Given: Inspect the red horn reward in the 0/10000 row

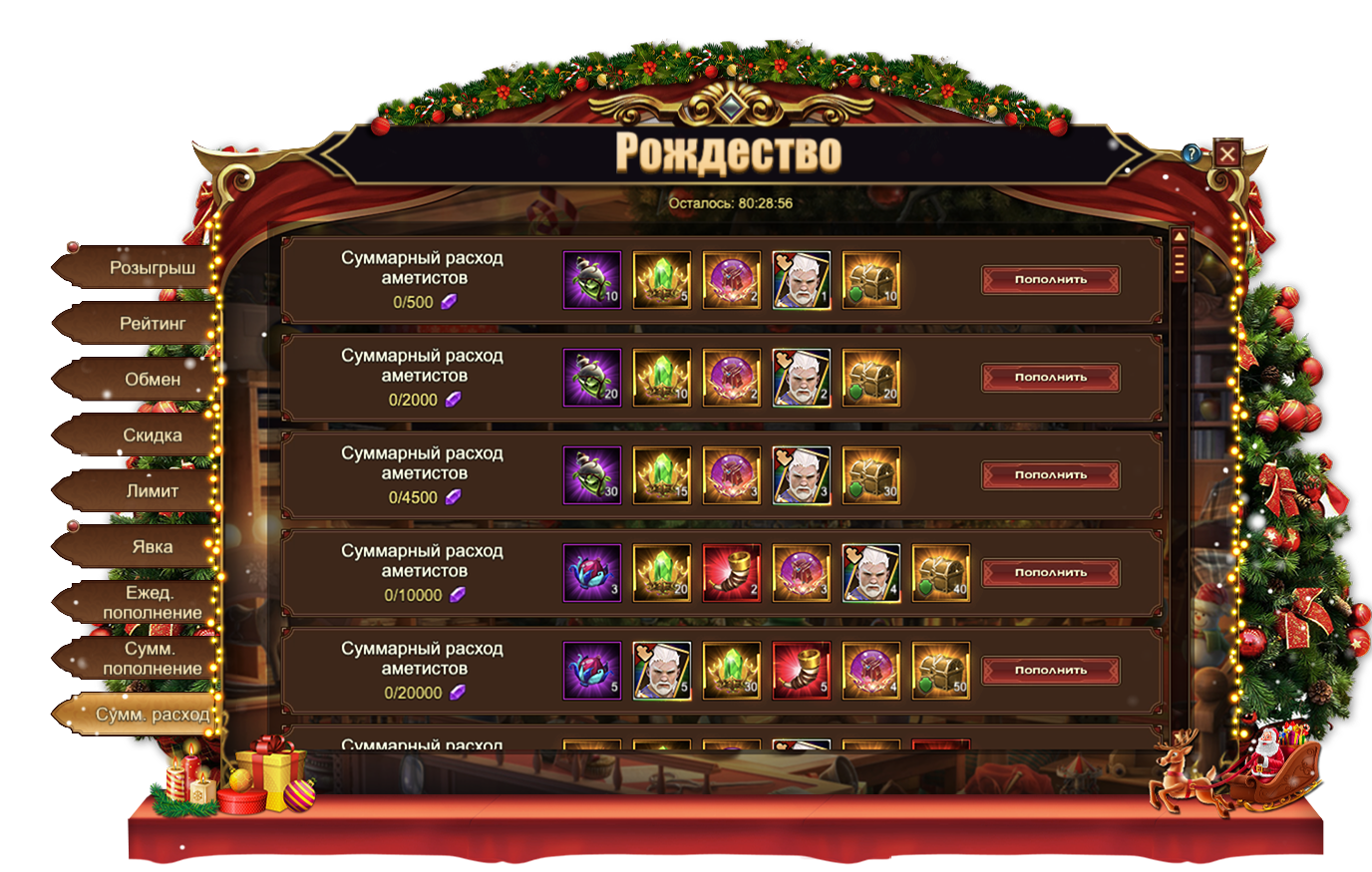Looking at the screenshot, I should pos(732,573).
